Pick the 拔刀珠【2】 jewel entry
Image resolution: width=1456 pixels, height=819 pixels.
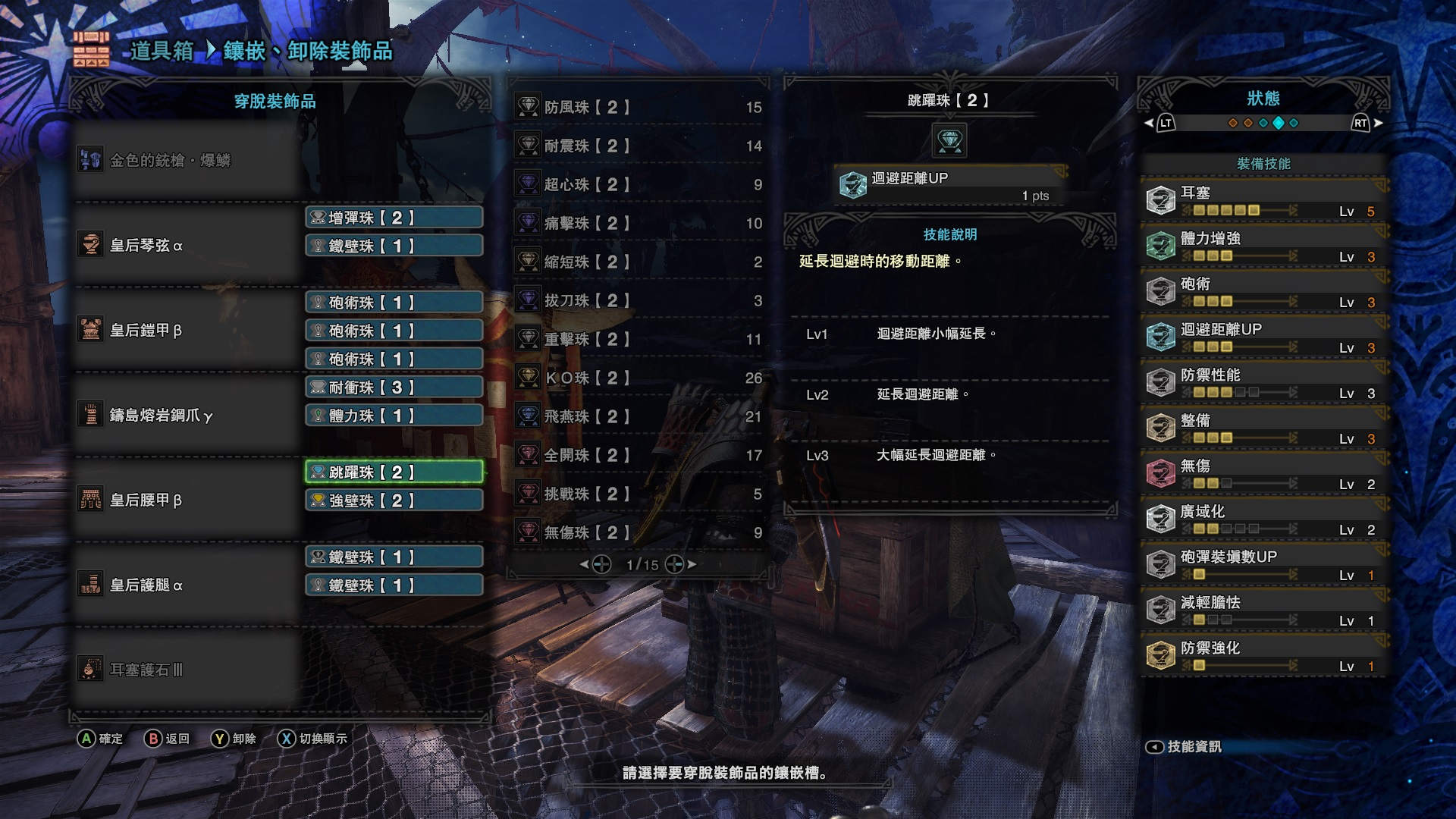point(639,301)
